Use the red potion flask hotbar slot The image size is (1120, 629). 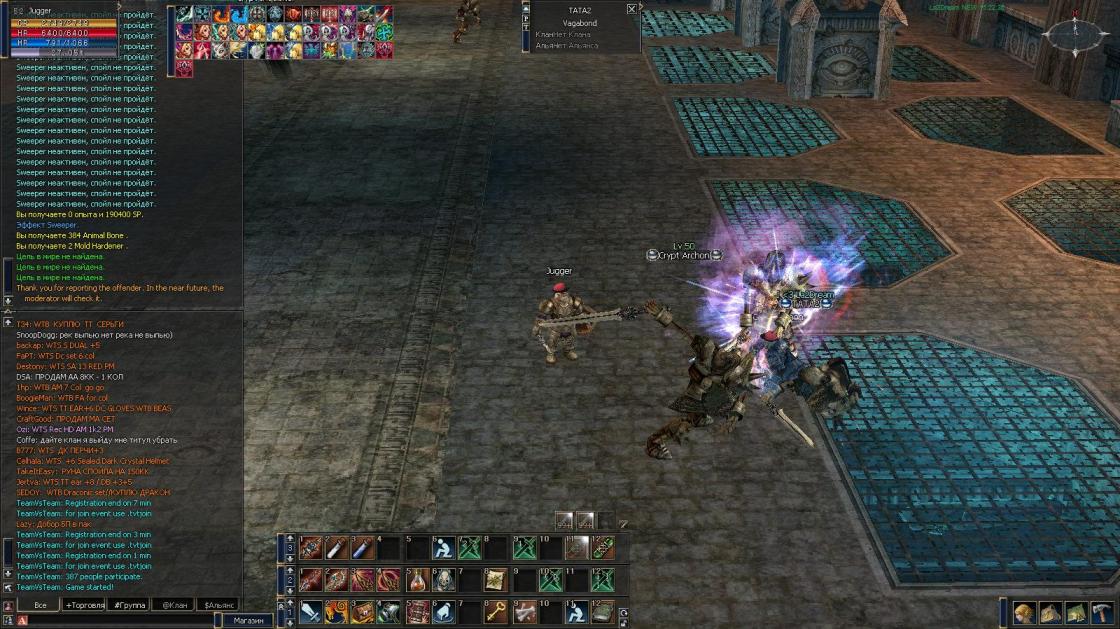(x=418, y=580)
